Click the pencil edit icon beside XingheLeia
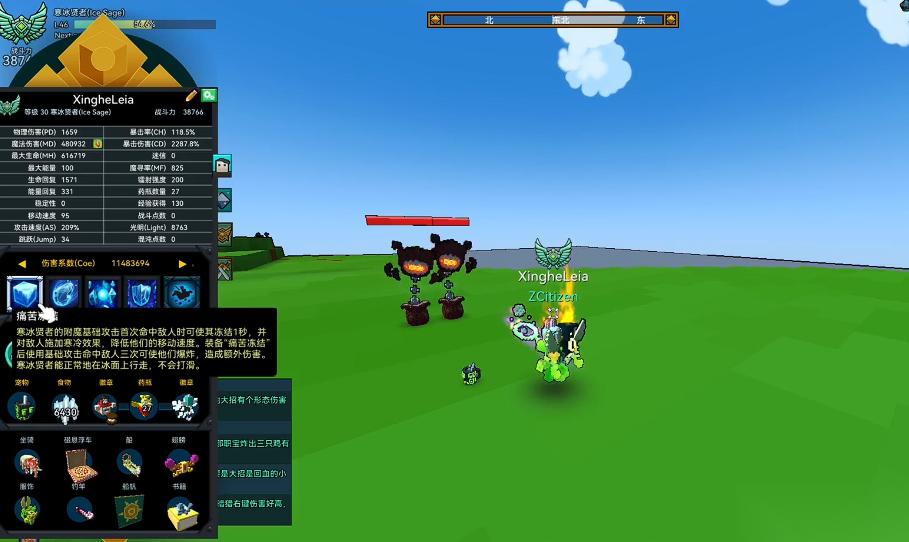The image size is (909, 542). [x=191, y=96]
